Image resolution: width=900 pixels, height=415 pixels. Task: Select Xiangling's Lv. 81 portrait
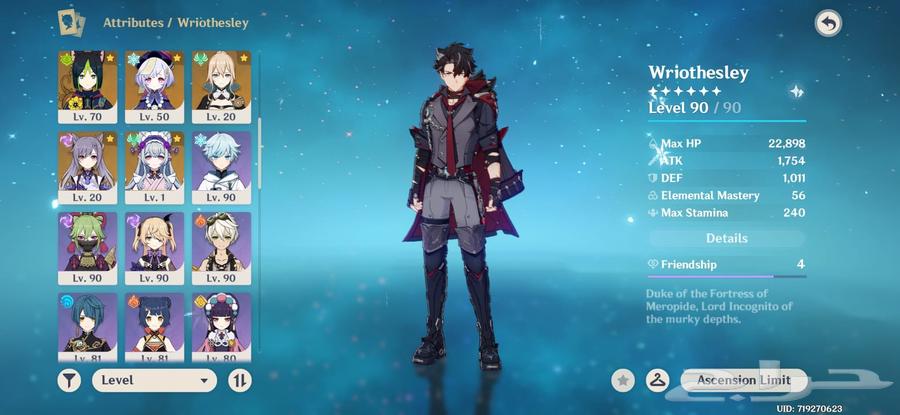point(155,326)
